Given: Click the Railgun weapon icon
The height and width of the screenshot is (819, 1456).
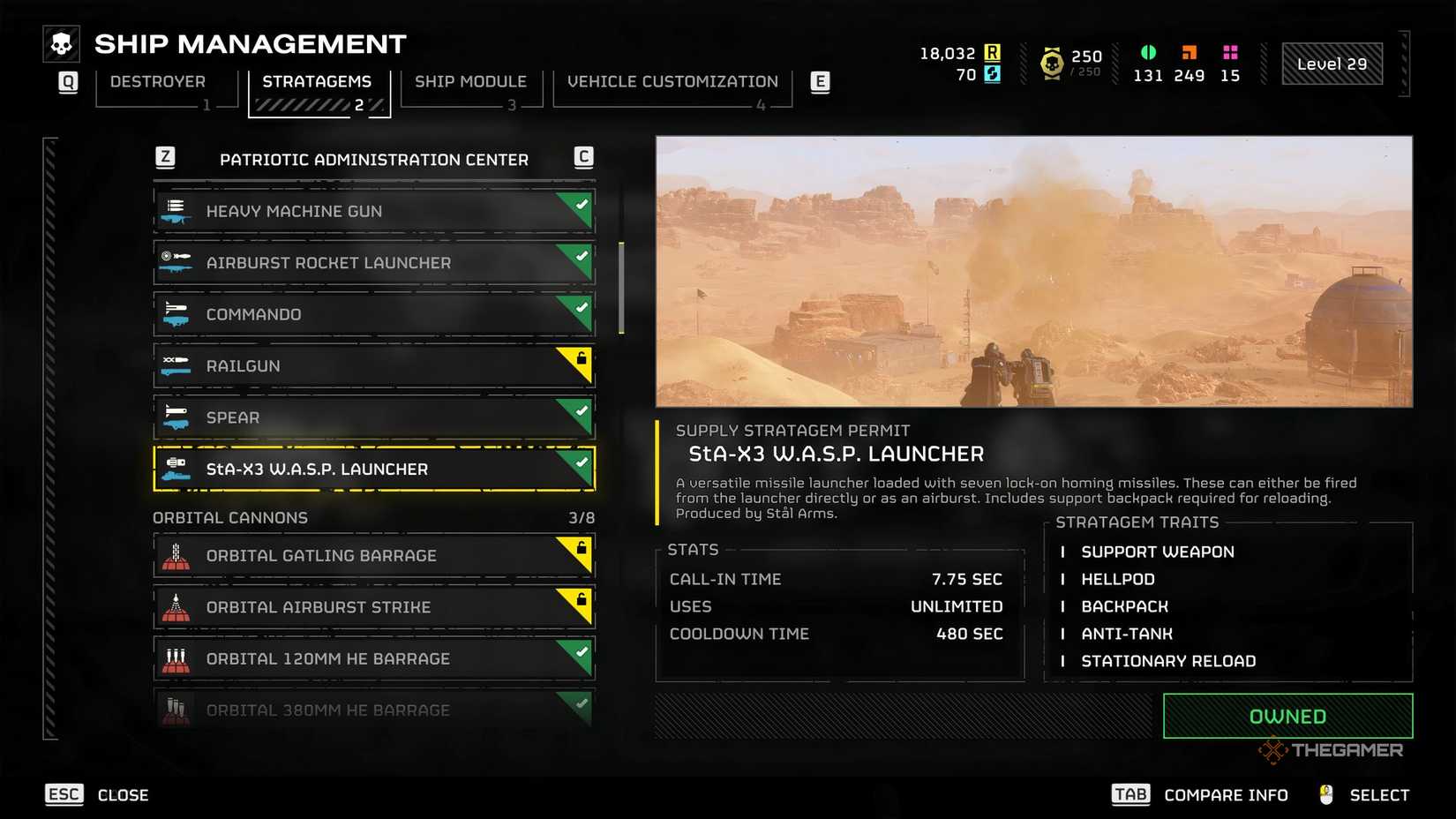Looking at the screenshot, I should [x=176, y=365].
